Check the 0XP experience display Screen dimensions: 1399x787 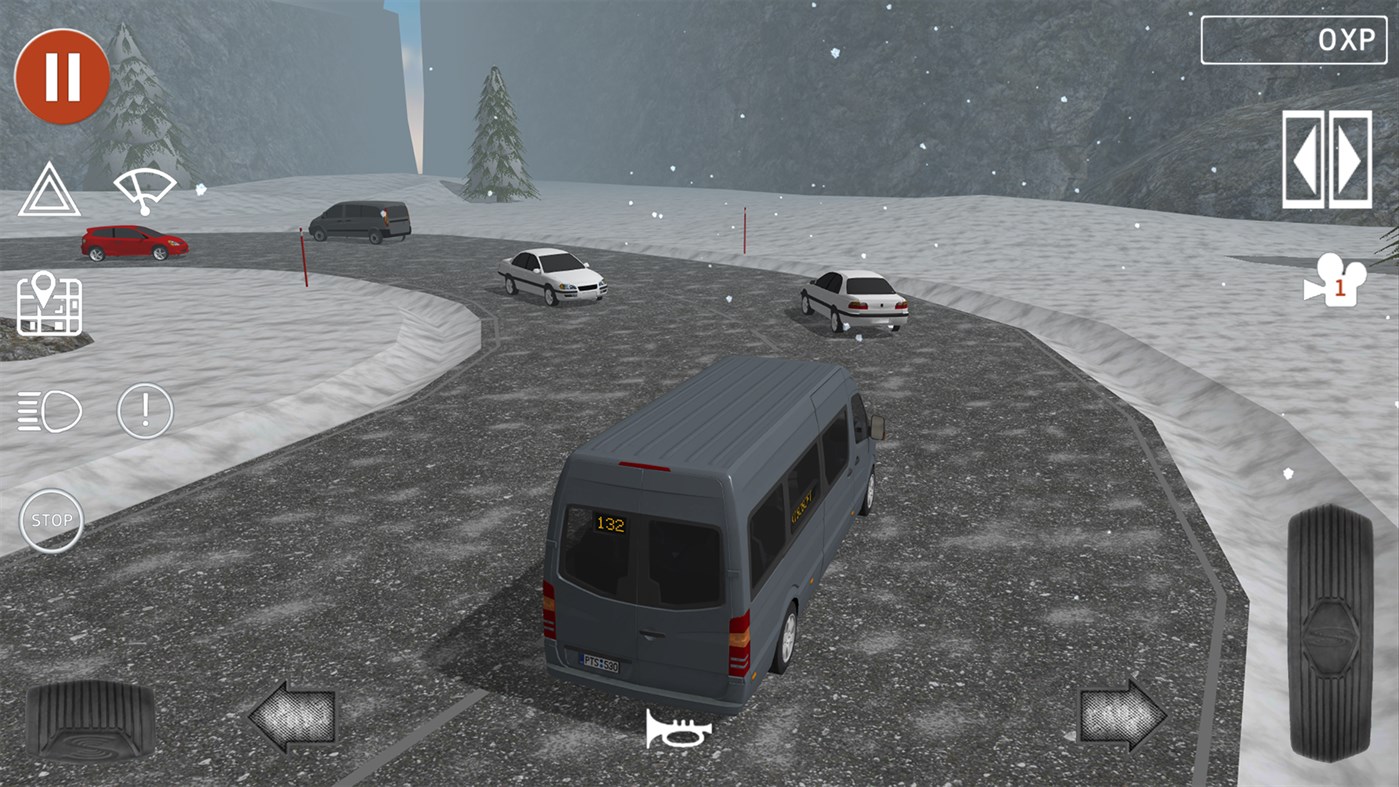(1294, 42)
